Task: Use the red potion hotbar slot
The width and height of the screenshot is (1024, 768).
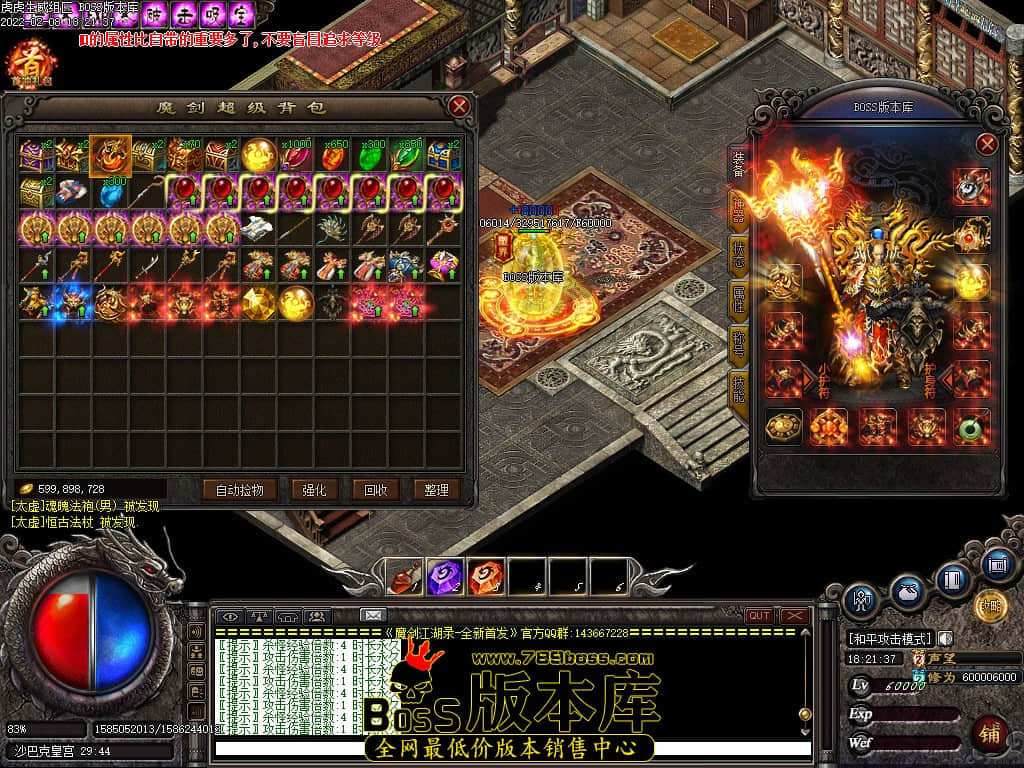Action: click(x=403, y=576)
